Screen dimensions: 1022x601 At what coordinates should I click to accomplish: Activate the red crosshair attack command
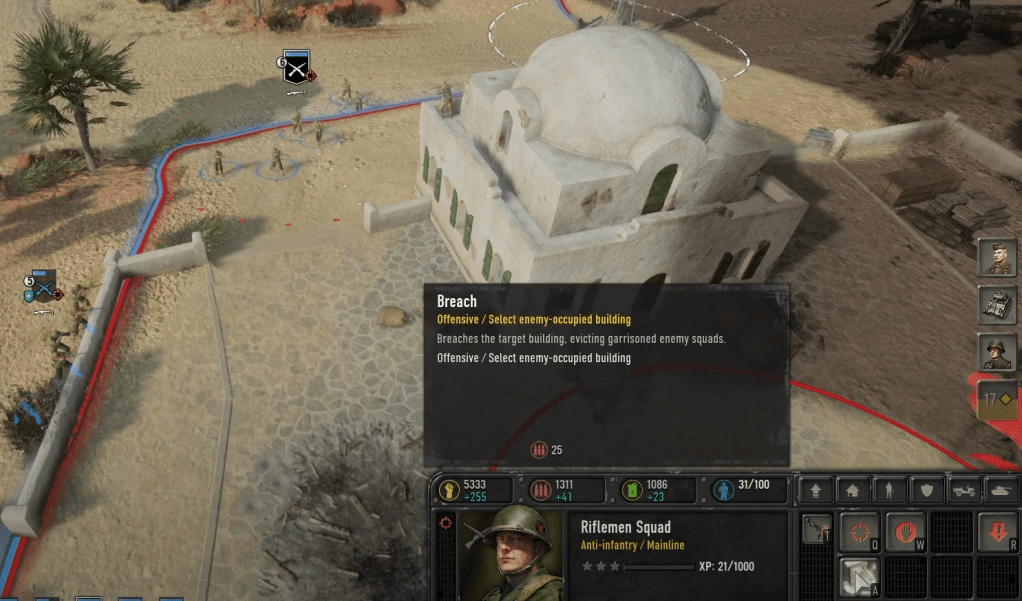[x=859, y=530]
